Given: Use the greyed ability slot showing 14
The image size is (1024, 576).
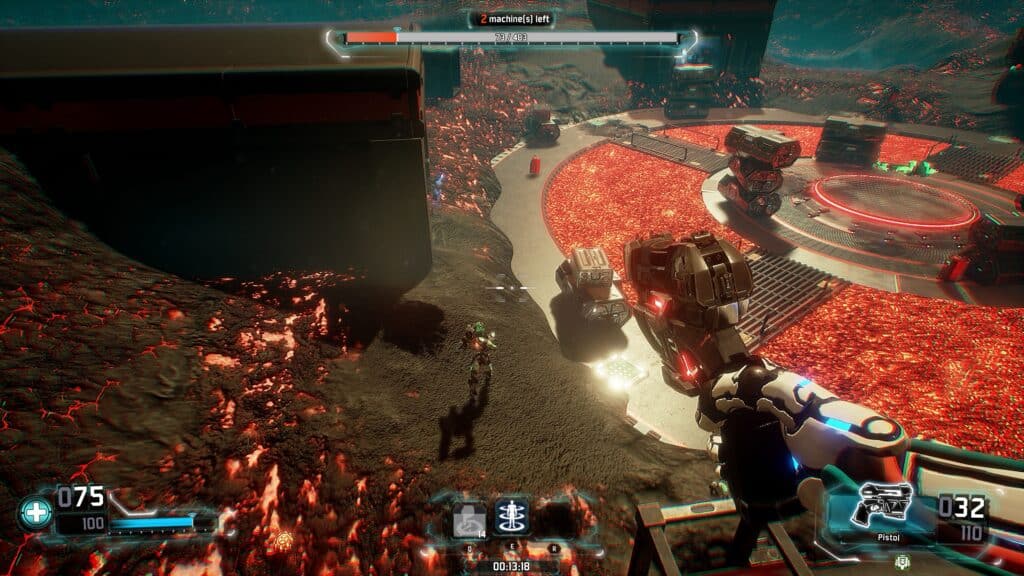Looking at the screenshot, I should (x=469, y=520).
